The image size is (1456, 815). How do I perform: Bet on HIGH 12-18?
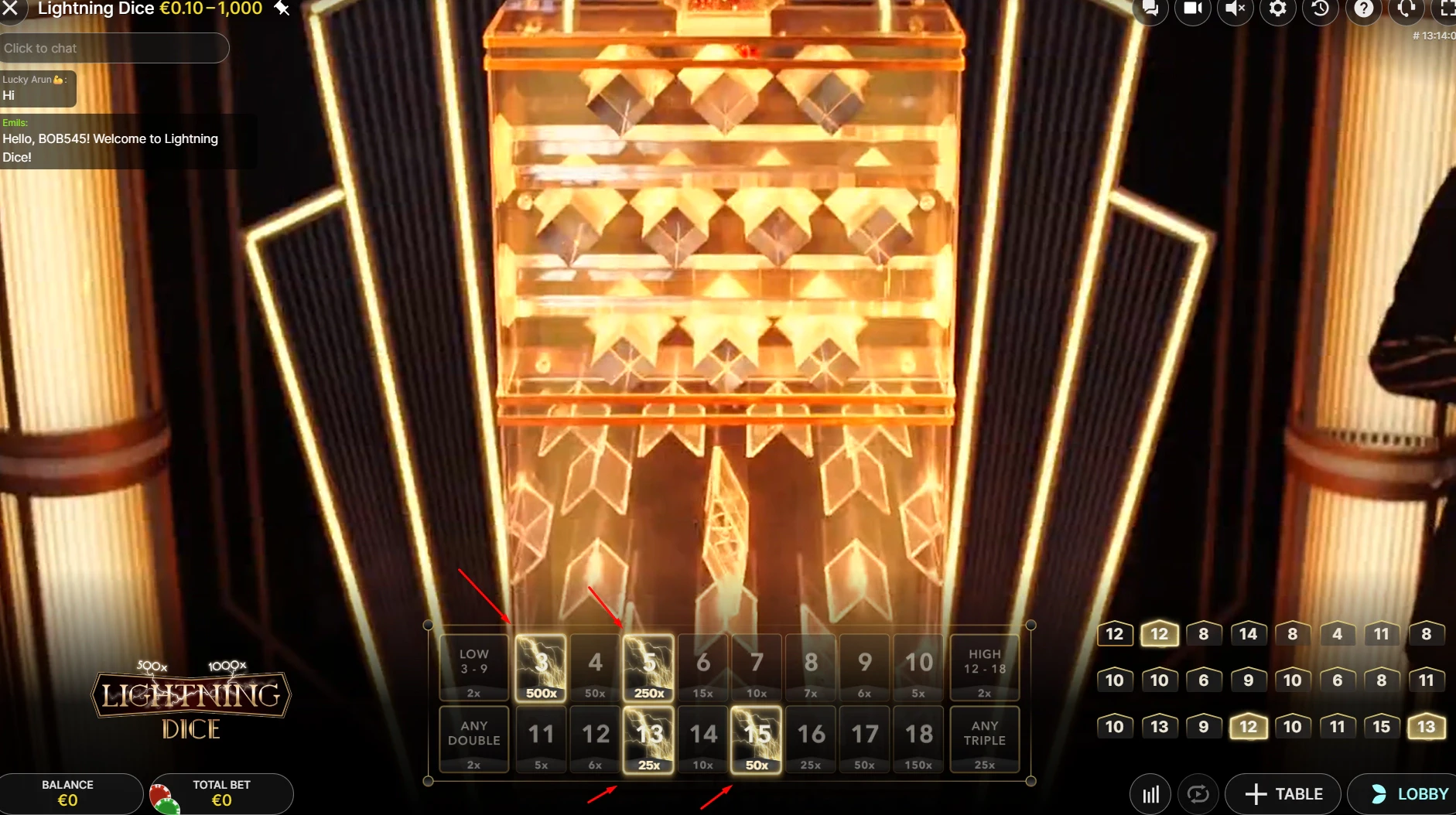click(x=984, y=667)
